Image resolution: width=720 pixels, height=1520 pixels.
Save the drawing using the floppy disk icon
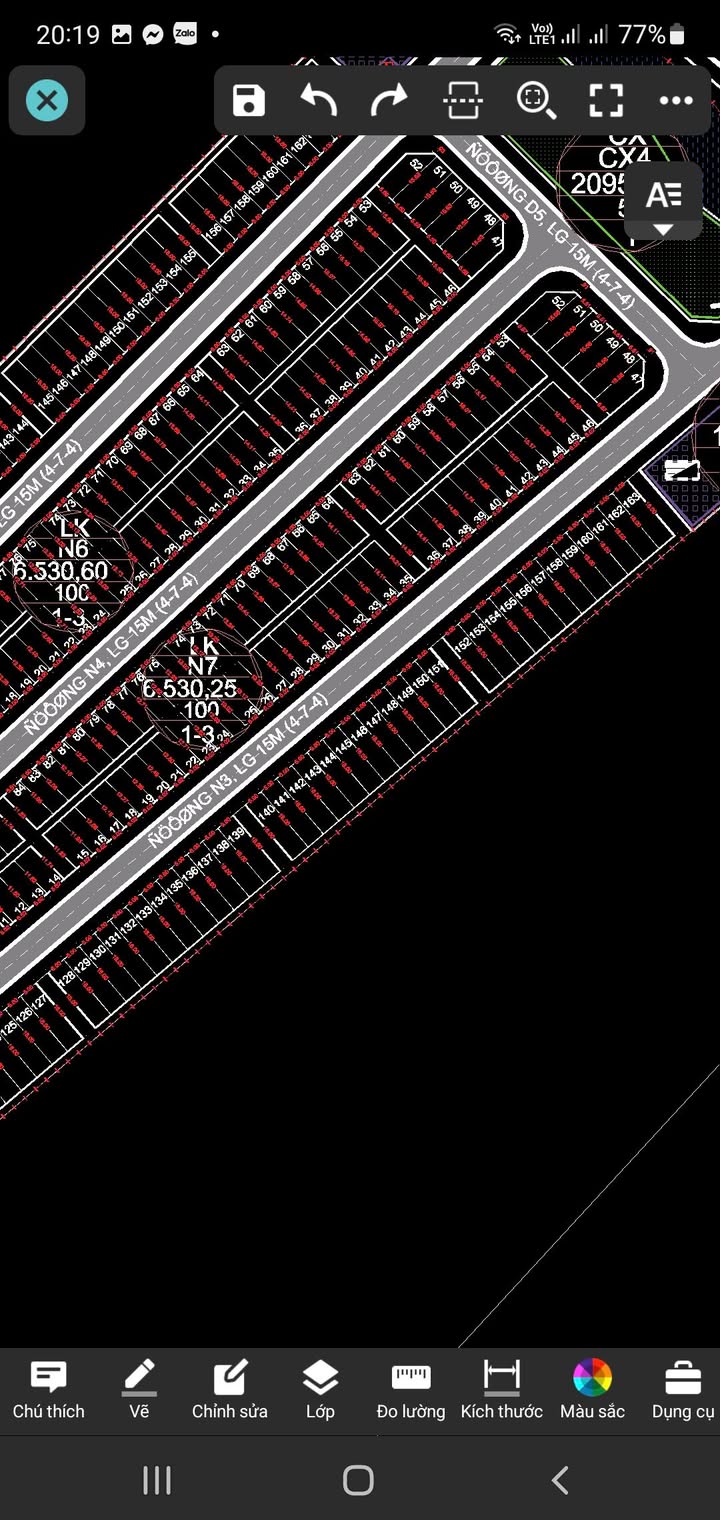click(248, 100)
